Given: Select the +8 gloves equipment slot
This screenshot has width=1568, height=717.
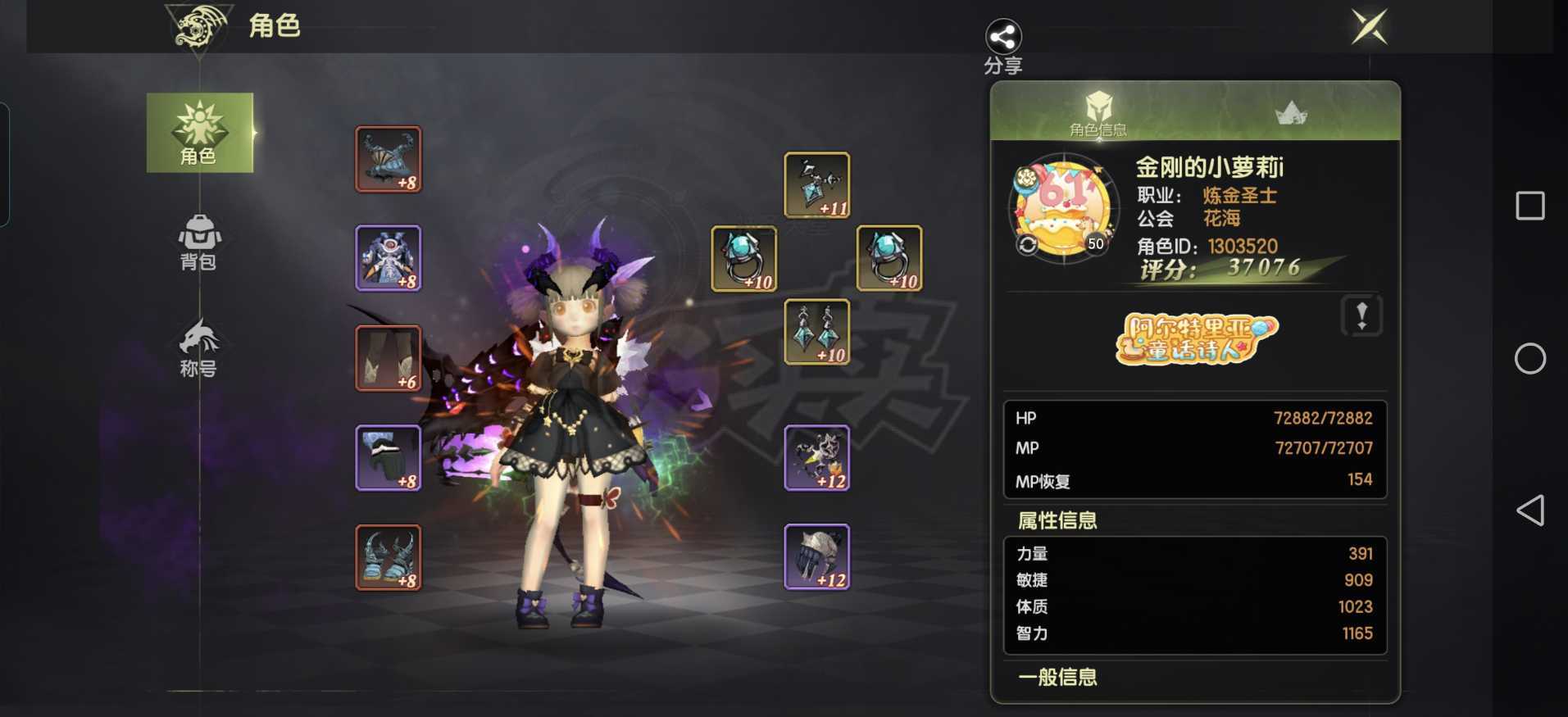Looking at the screenshot, I should (x=389, y=458).
